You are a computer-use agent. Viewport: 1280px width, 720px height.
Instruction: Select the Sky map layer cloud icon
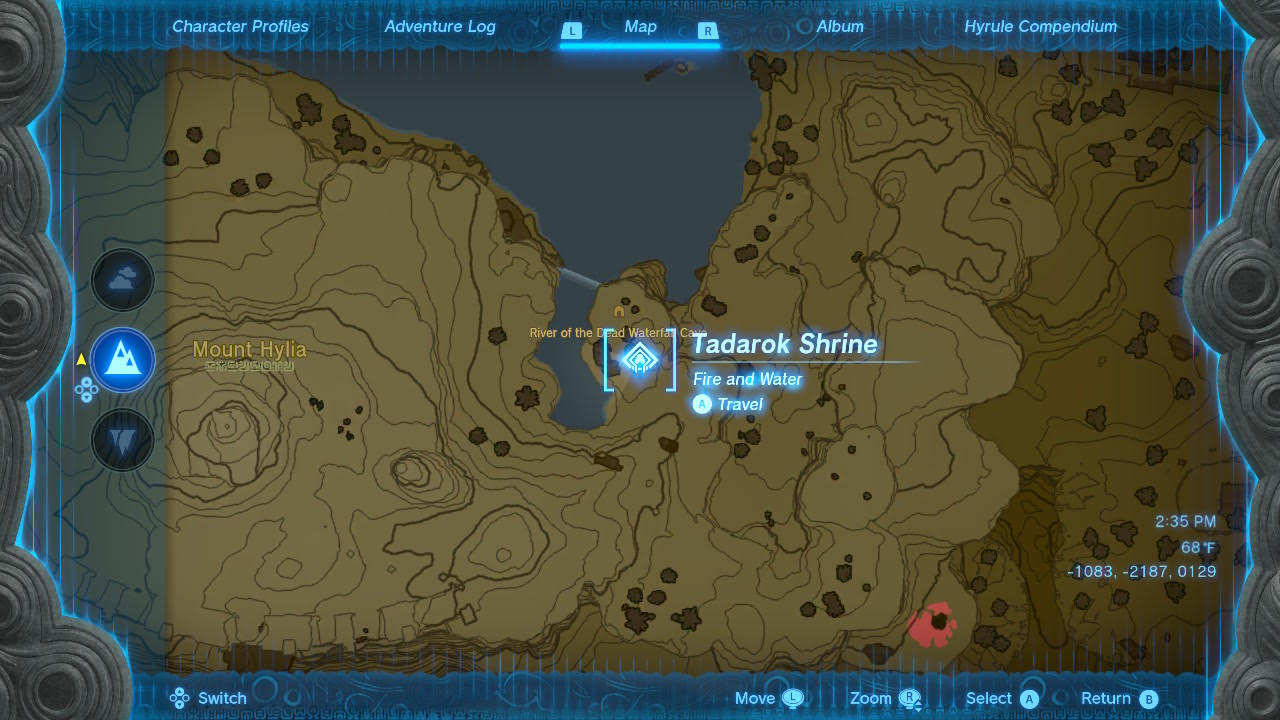coord(122,280)
